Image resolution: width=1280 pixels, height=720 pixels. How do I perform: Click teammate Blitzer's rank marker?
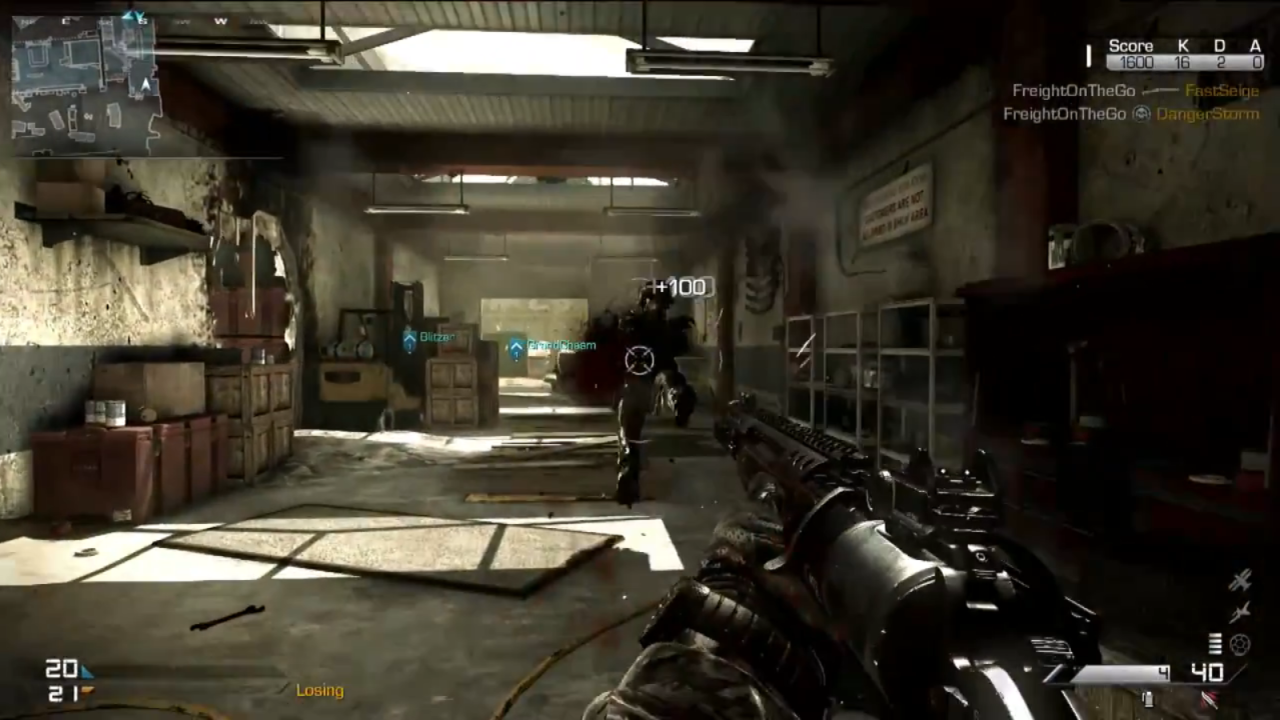coord(409,339)
